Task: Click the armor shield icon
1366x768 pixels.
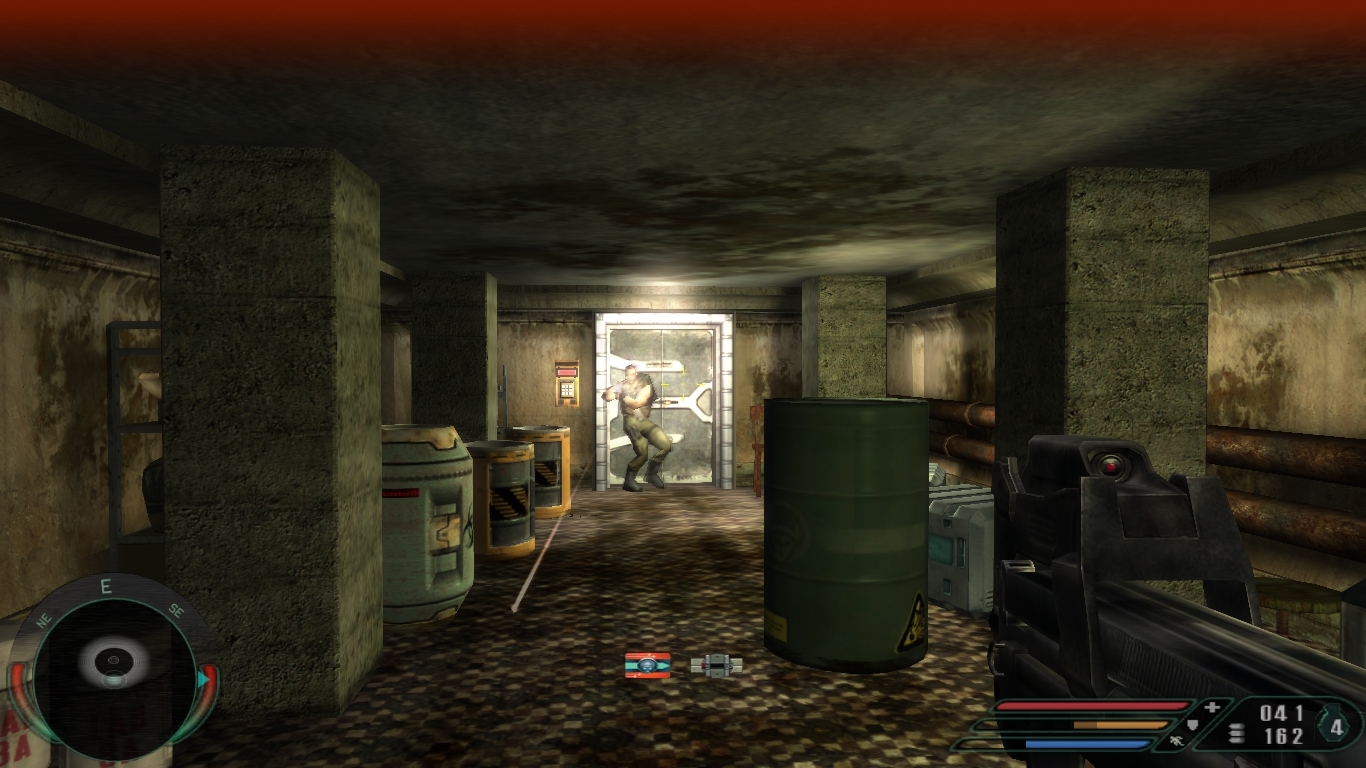Action: point(1192,725)
